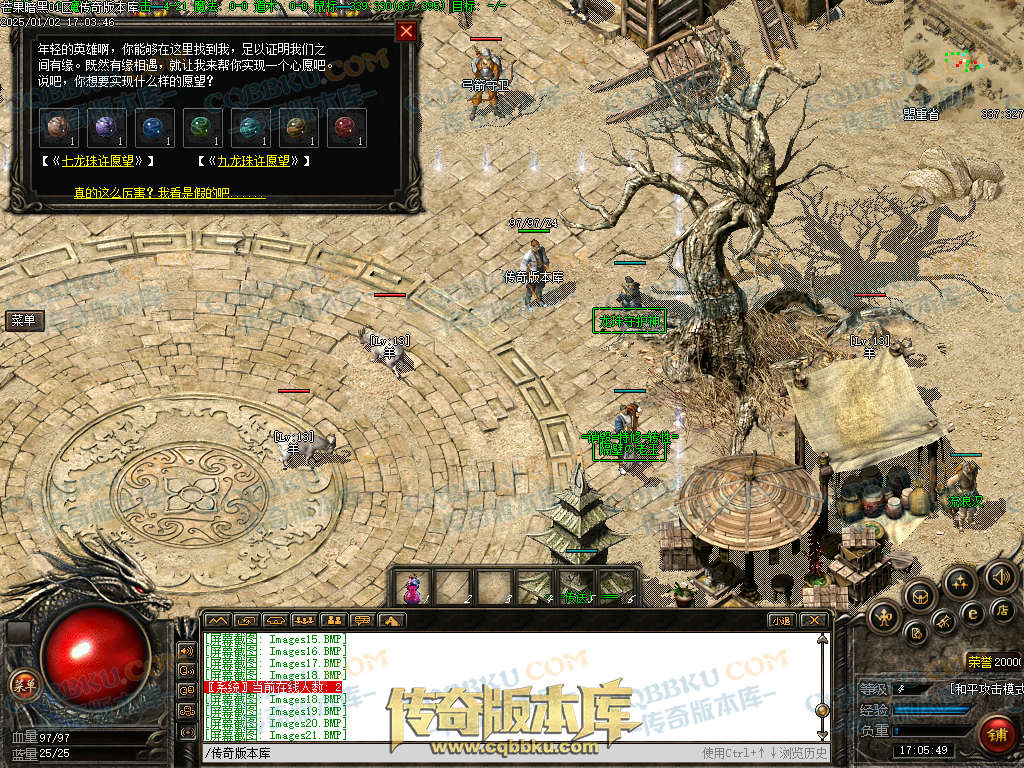
Task: Open the character equipment round icon
Action: click(885, 618)
